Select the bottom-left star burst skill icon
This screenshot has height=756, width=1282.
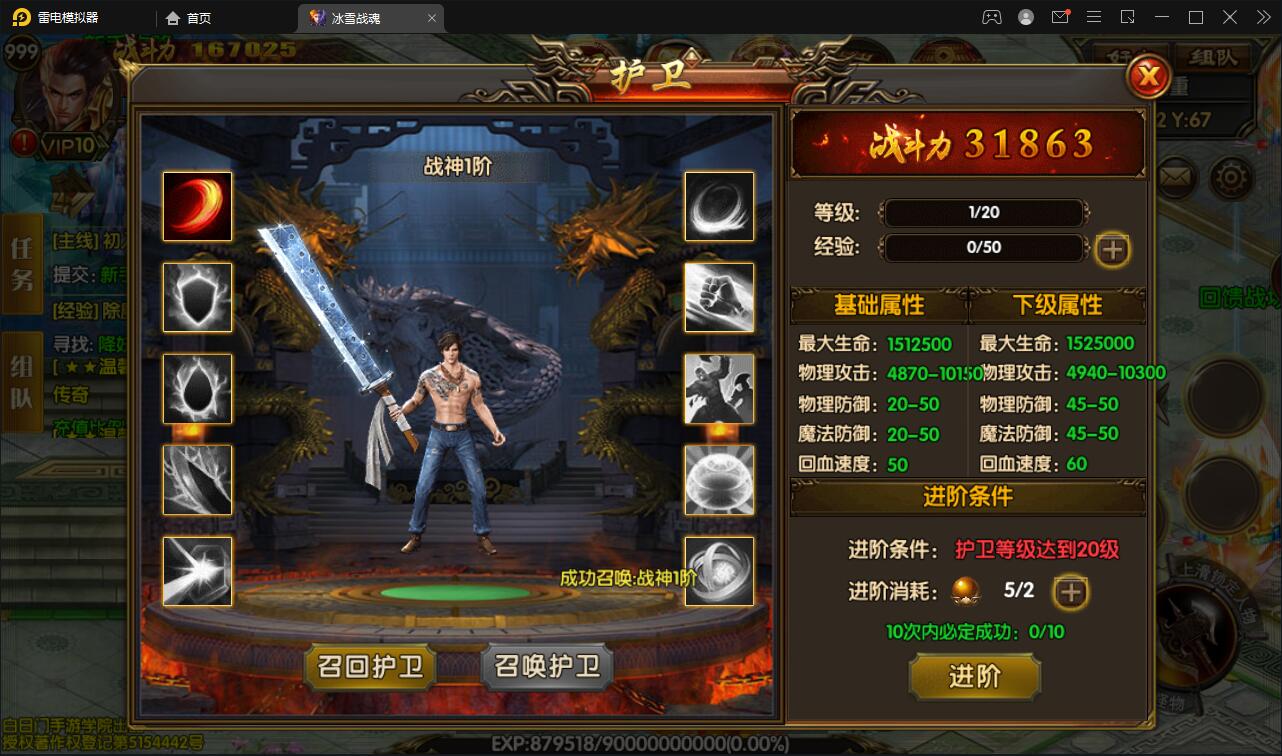click(x=197, y=571)
